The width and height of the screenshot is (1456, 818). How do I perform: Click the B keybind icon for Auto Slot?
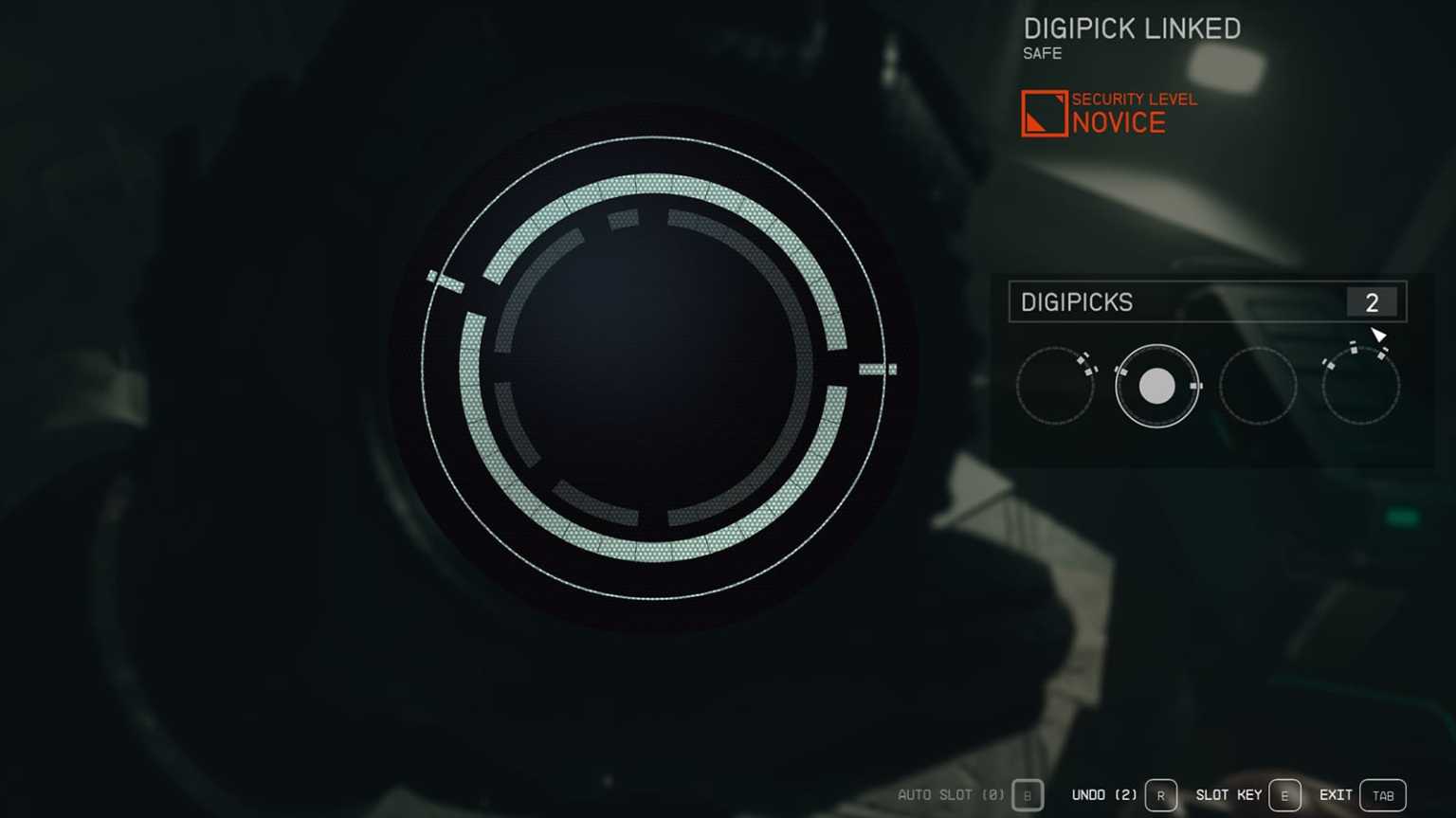pyautogui.click(x=1027, y=795)
